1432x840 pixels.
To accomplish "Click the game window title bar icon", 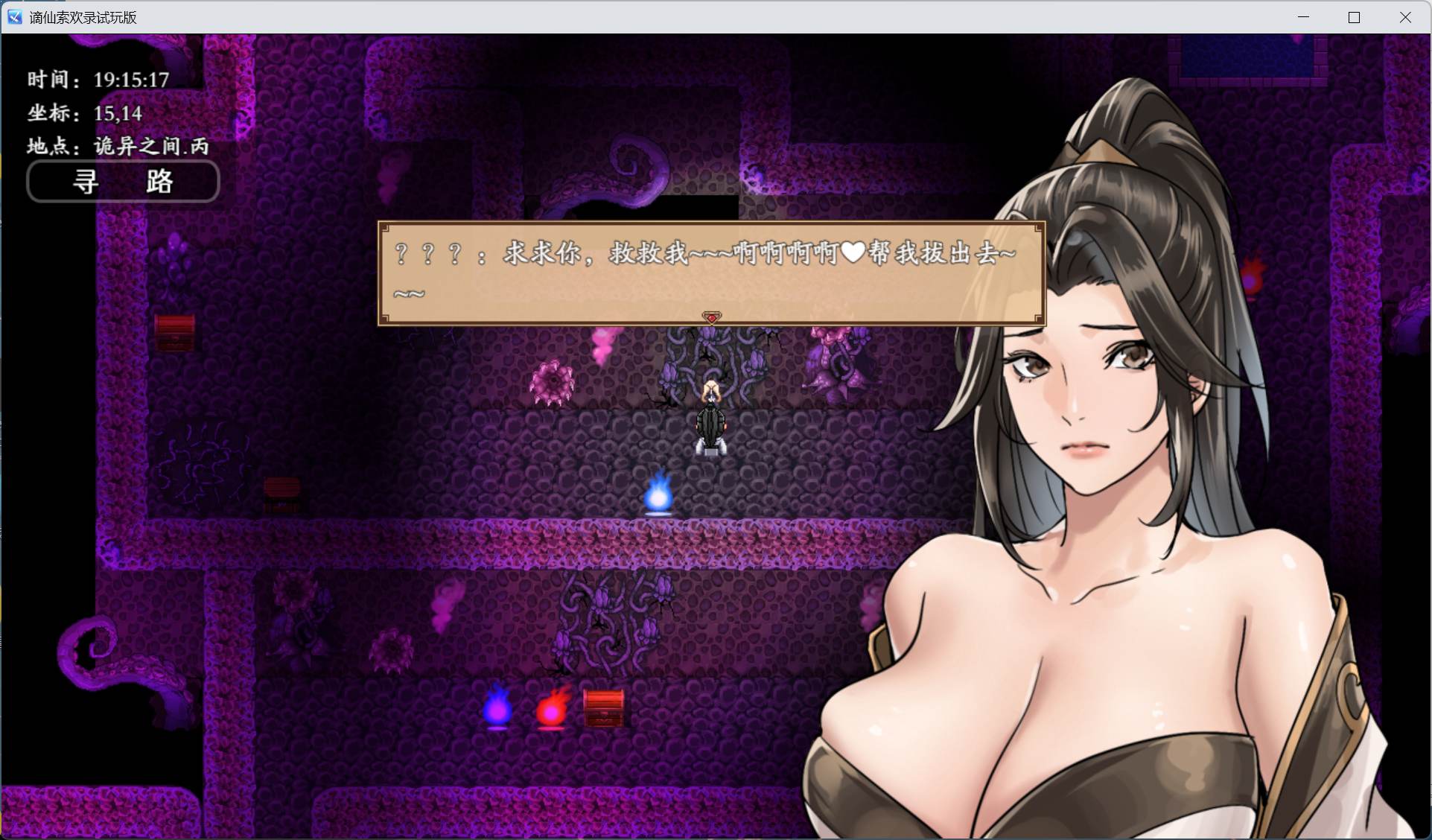I will [x=14, y=16].
